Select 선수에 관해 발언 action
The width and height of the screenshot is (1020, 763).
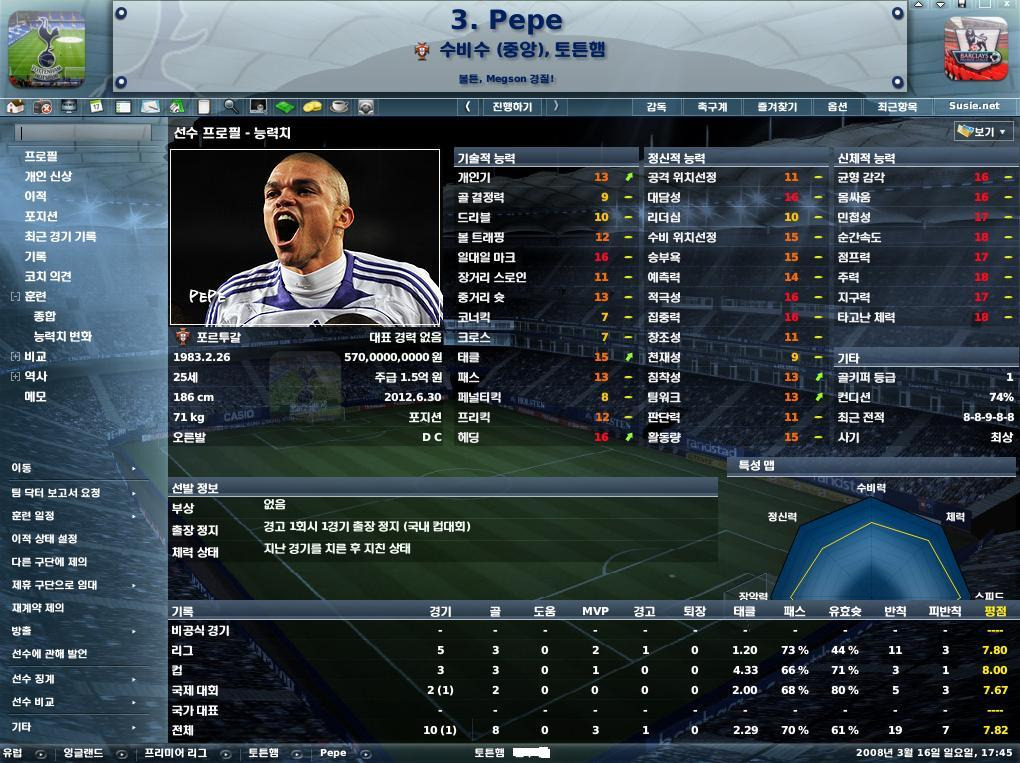coord(50,653)
